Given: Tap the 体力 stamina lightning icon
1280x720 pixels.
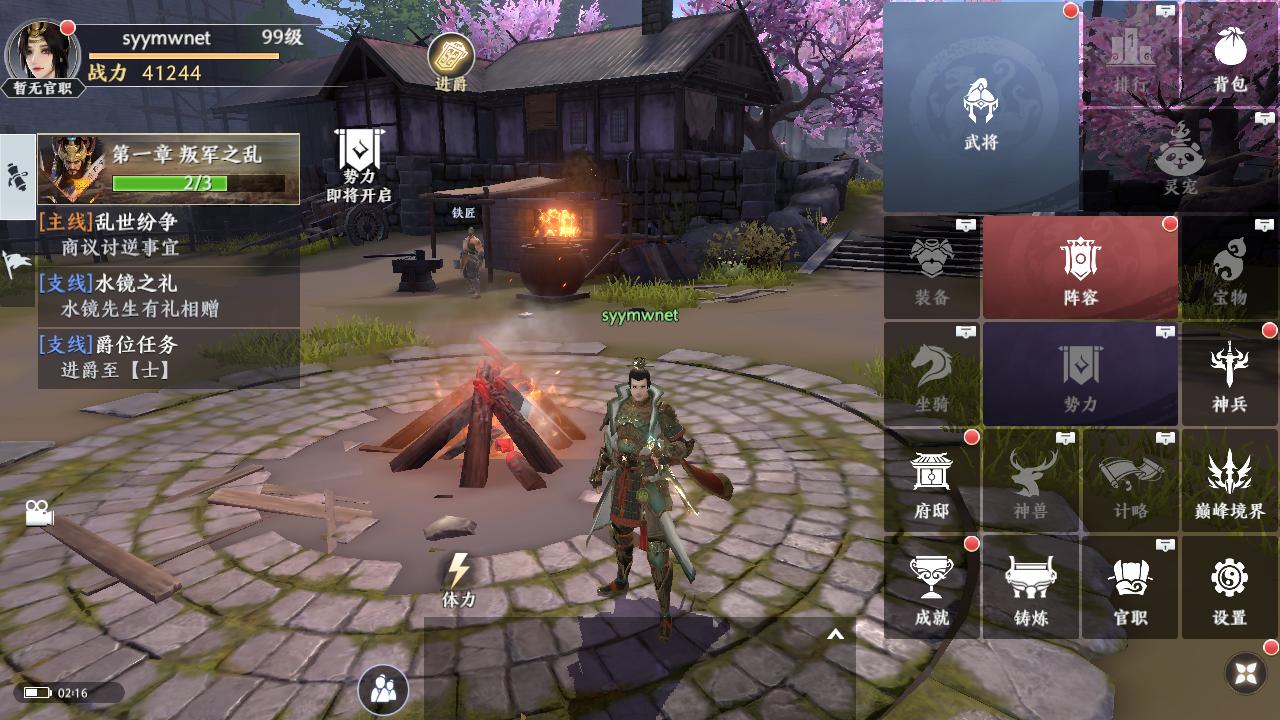Looking at the screenshot, I should 458,576.
